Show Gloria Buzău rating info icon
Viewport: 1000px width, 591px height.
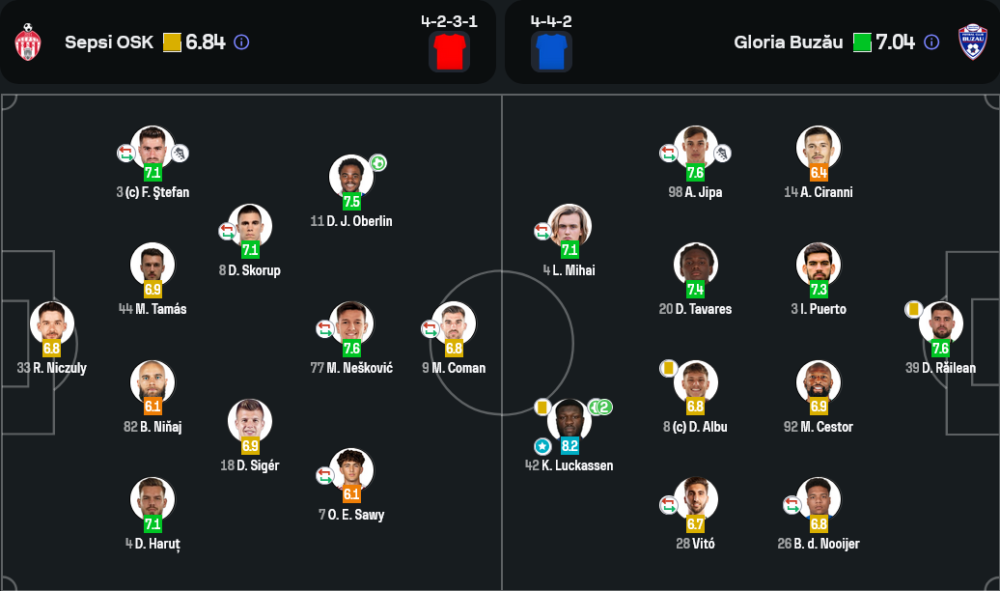[x=931, y=43]
